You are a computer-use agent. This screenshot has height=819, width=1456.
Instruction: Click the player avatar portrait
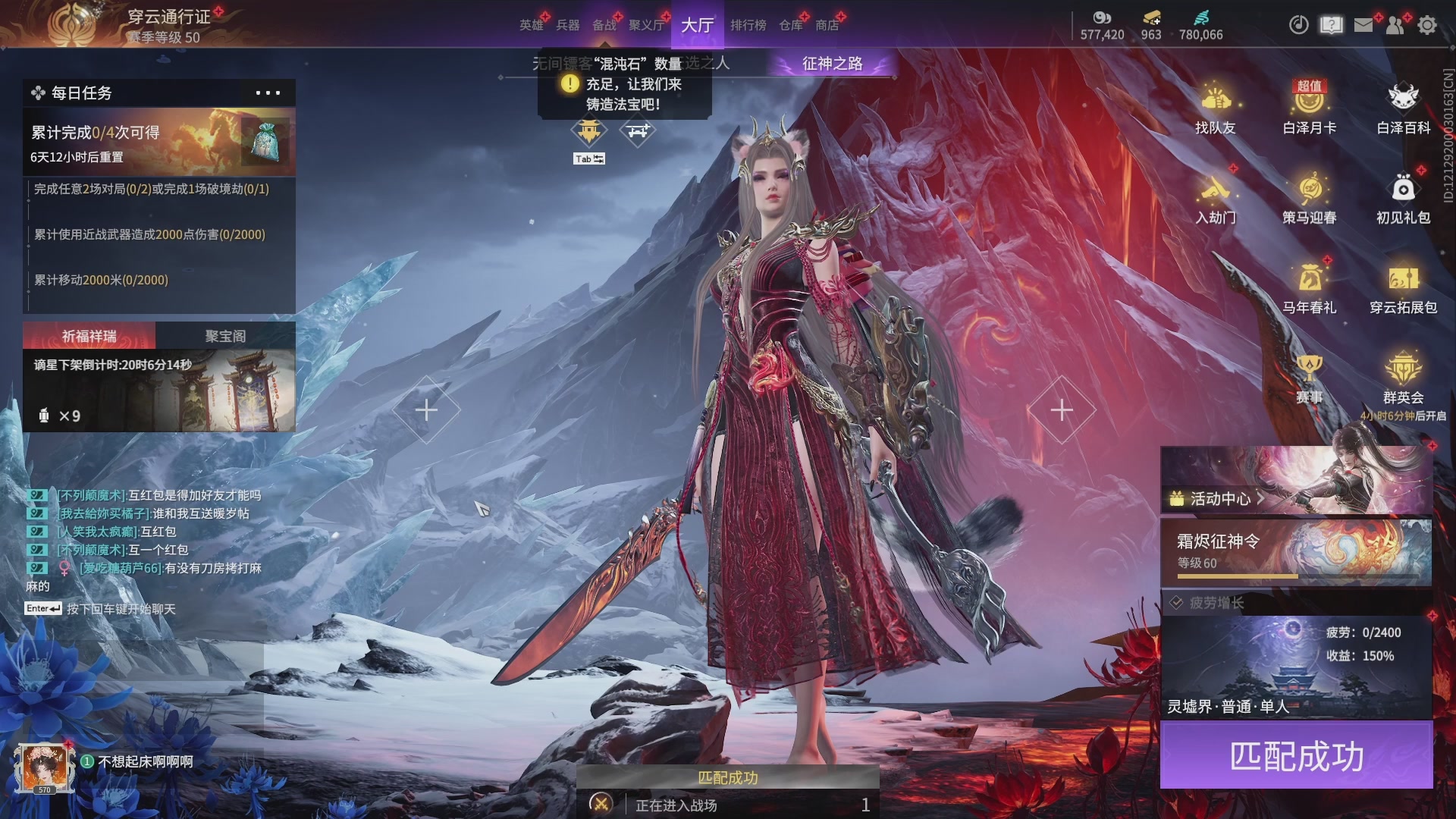point(44,767)
